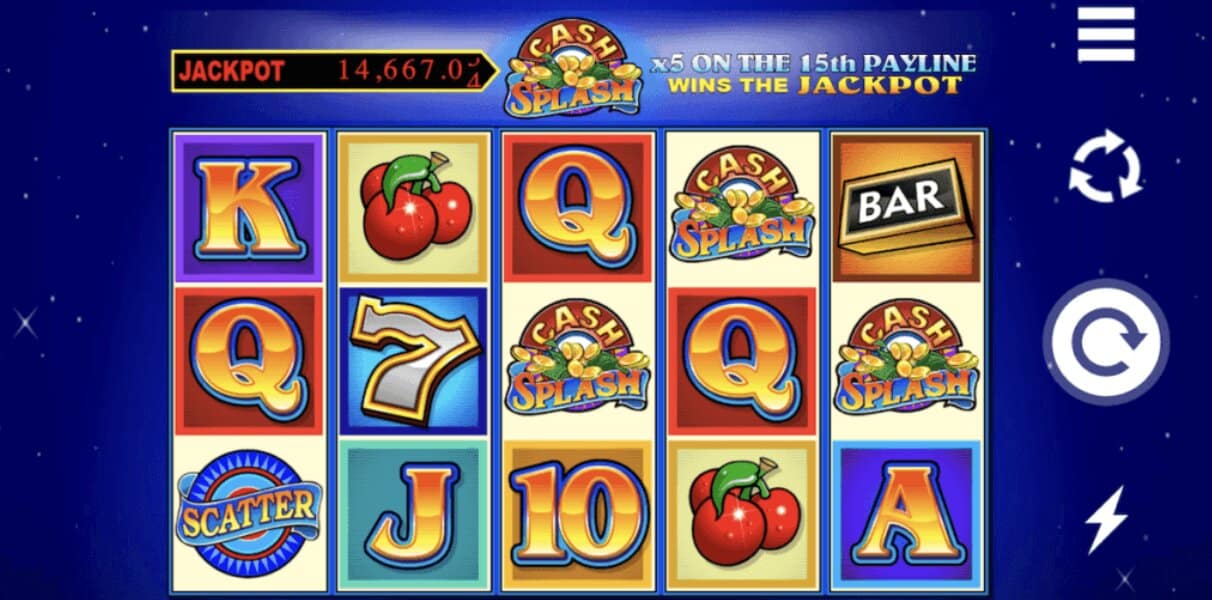This screenshot has width=1212, height=600.
Task: Activate the autoplay circular arrows icon
Action: tap(1105, 168)
